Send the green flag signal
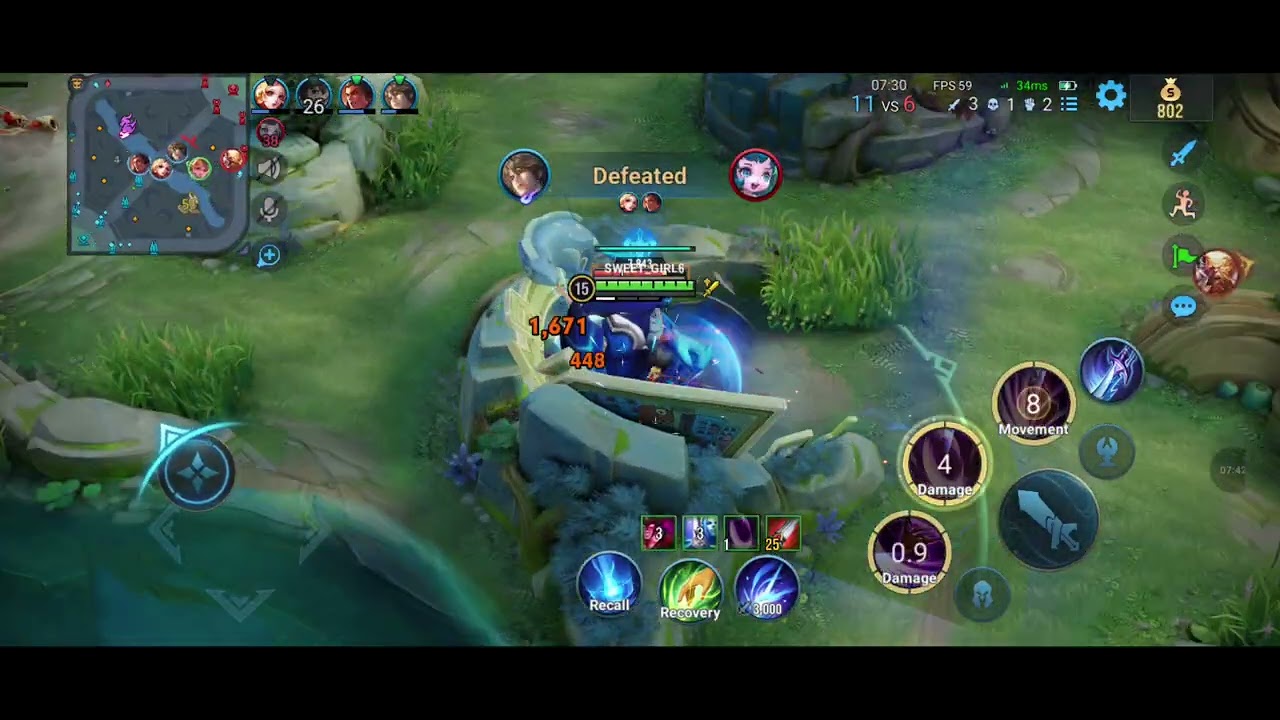The width and height of the screenshot is (1280, 720). (x=1184, y=257)
